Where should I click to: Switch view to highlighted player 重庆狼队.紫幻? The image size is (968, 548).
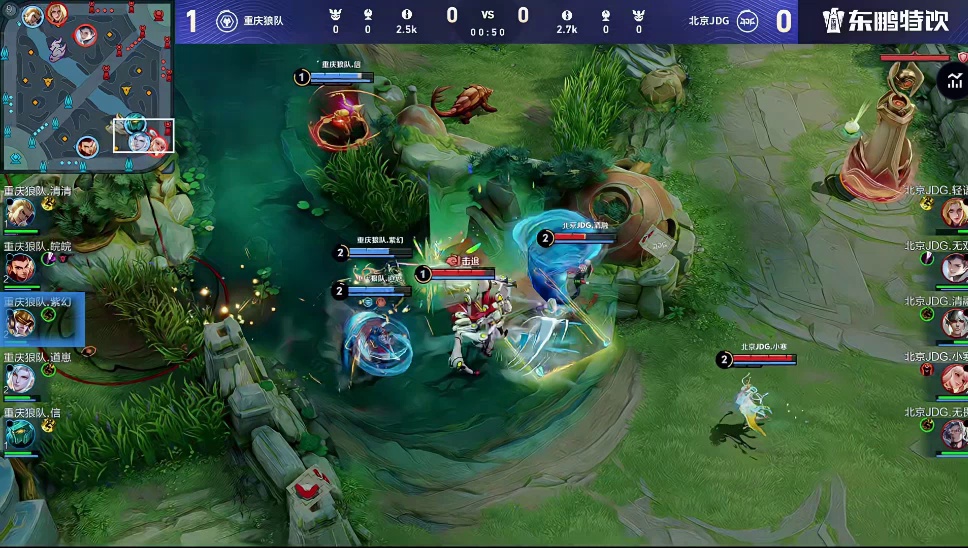pyautogui.click(x=21, y=322)
